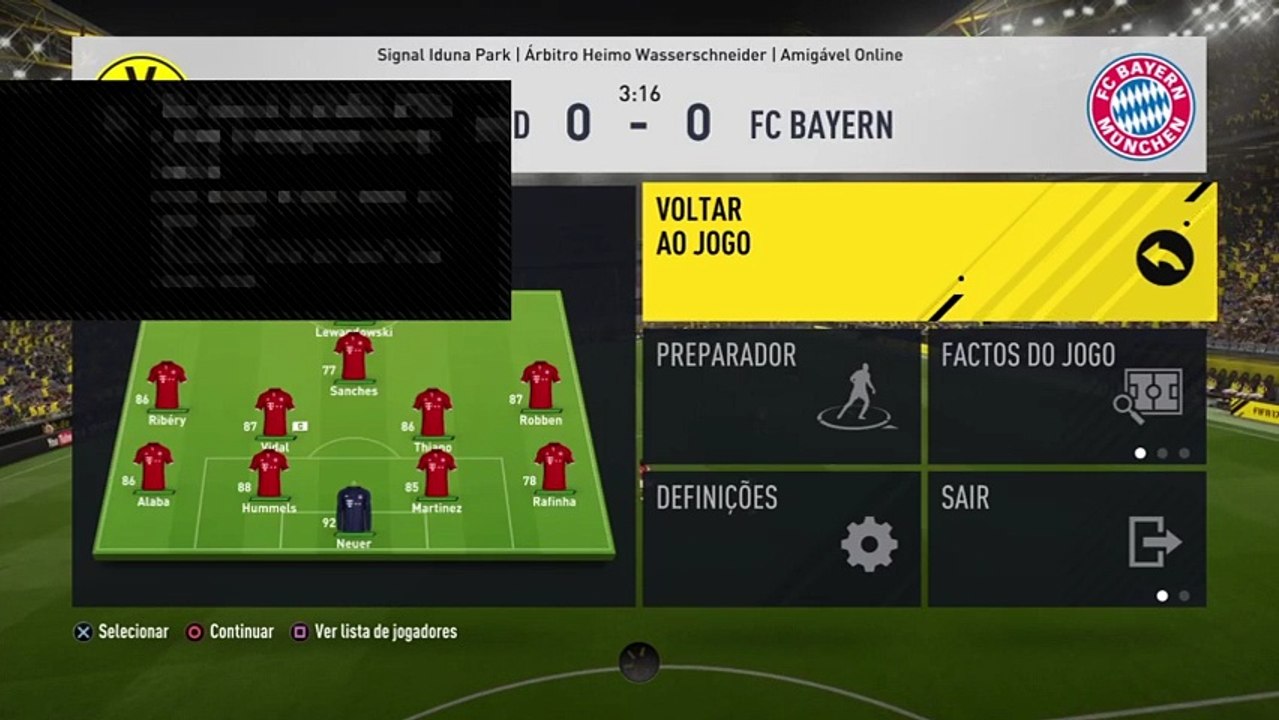The height and width of the screenshot is (720, 1279).
Task: Open the Definições settings tile
Action: tap(781, 539)
